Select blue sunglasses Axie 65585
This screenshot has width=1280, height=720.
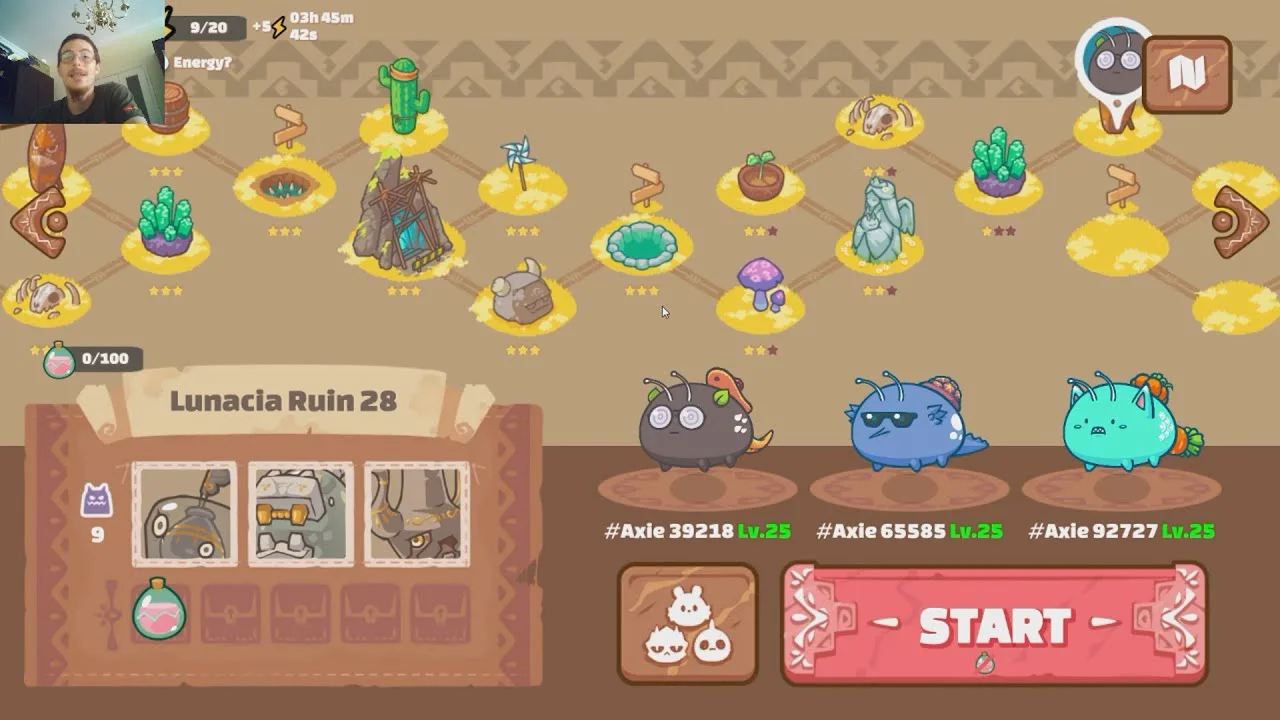pos(910,425)
